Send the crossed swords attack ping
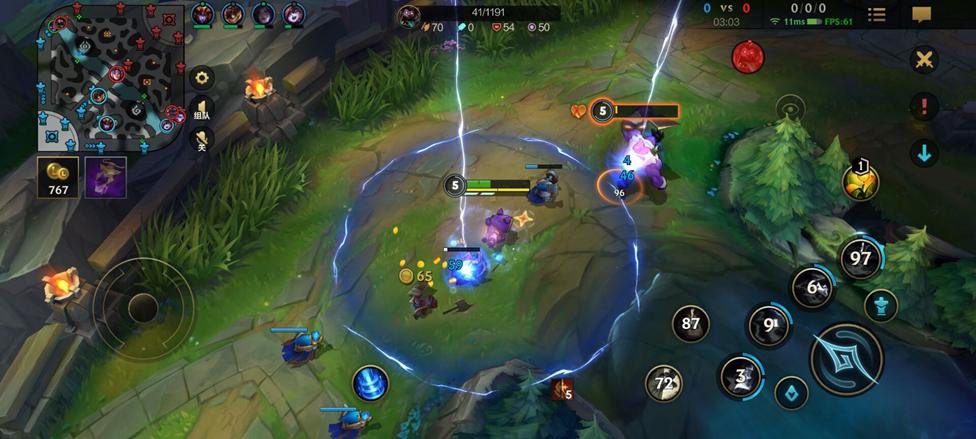Screen dimensions: 976x439 click(x=924, y=58)
